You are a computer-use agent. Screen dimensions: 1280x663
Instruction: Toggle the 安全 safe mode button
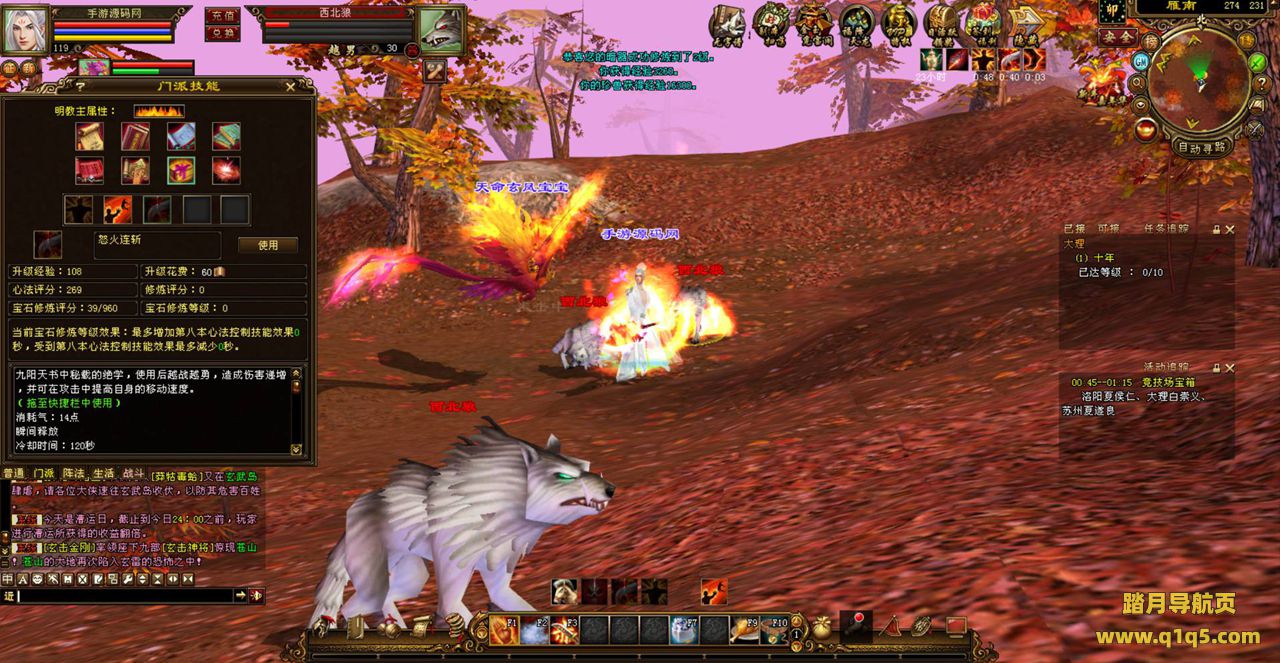1117,37
